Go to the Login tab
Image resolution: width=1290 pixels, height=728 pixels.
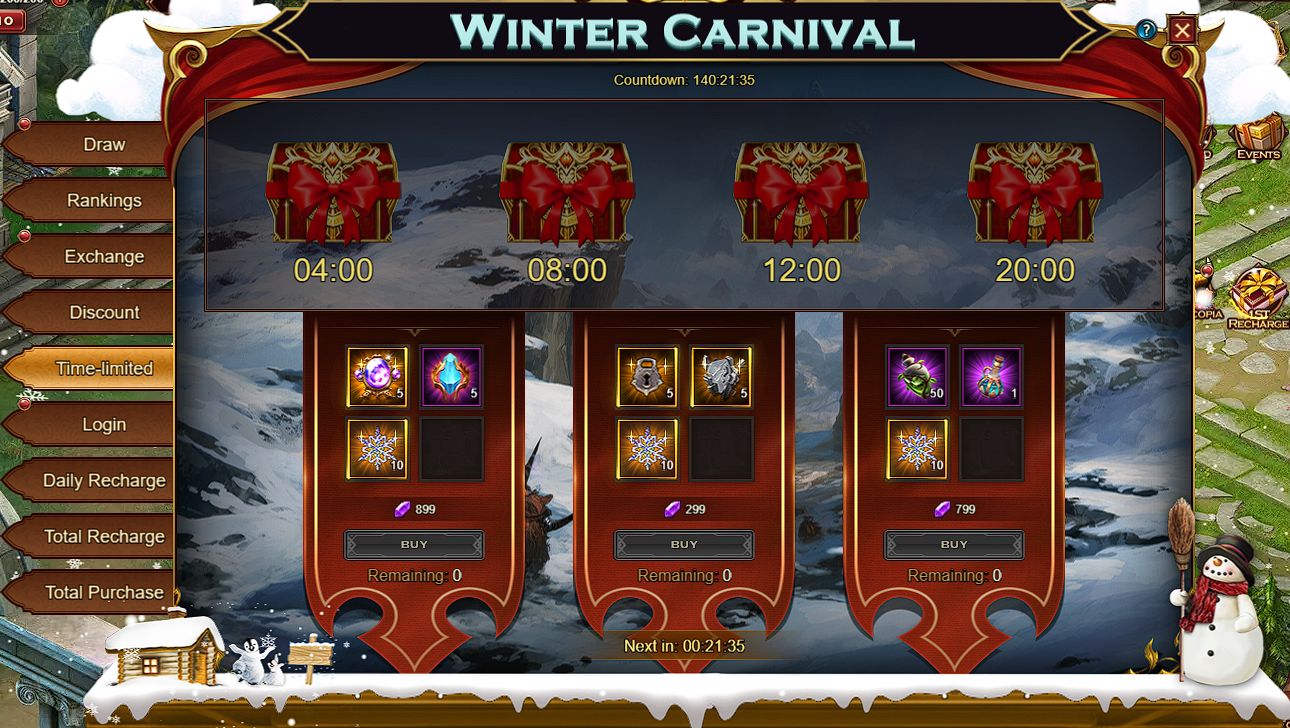point(104,425)
